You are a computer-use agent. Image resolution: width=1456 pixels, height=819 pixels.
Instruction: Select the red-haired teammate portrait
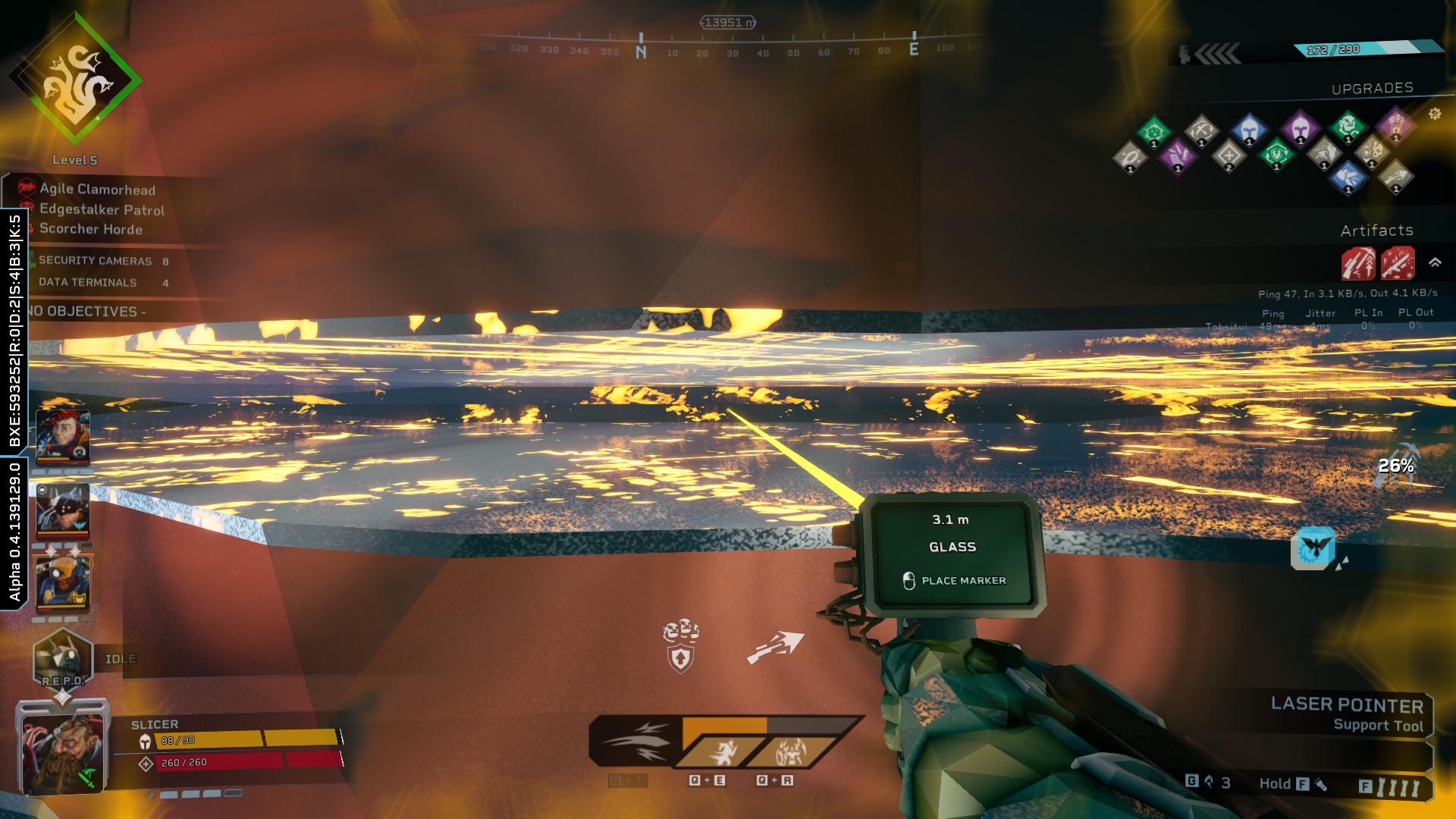[63, 437]
